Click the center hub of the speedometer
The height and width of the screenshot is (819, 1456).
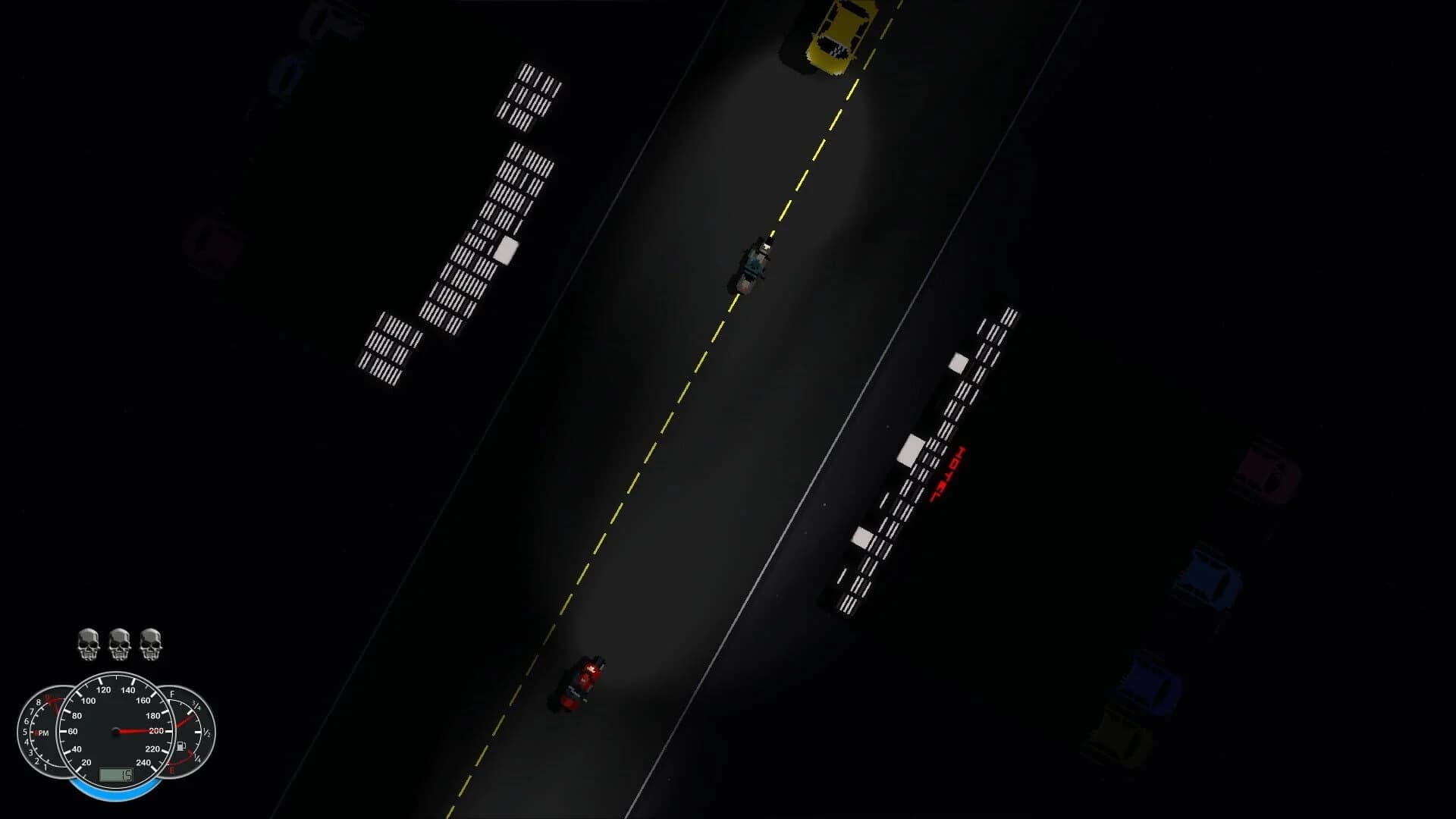click(115, 731)
